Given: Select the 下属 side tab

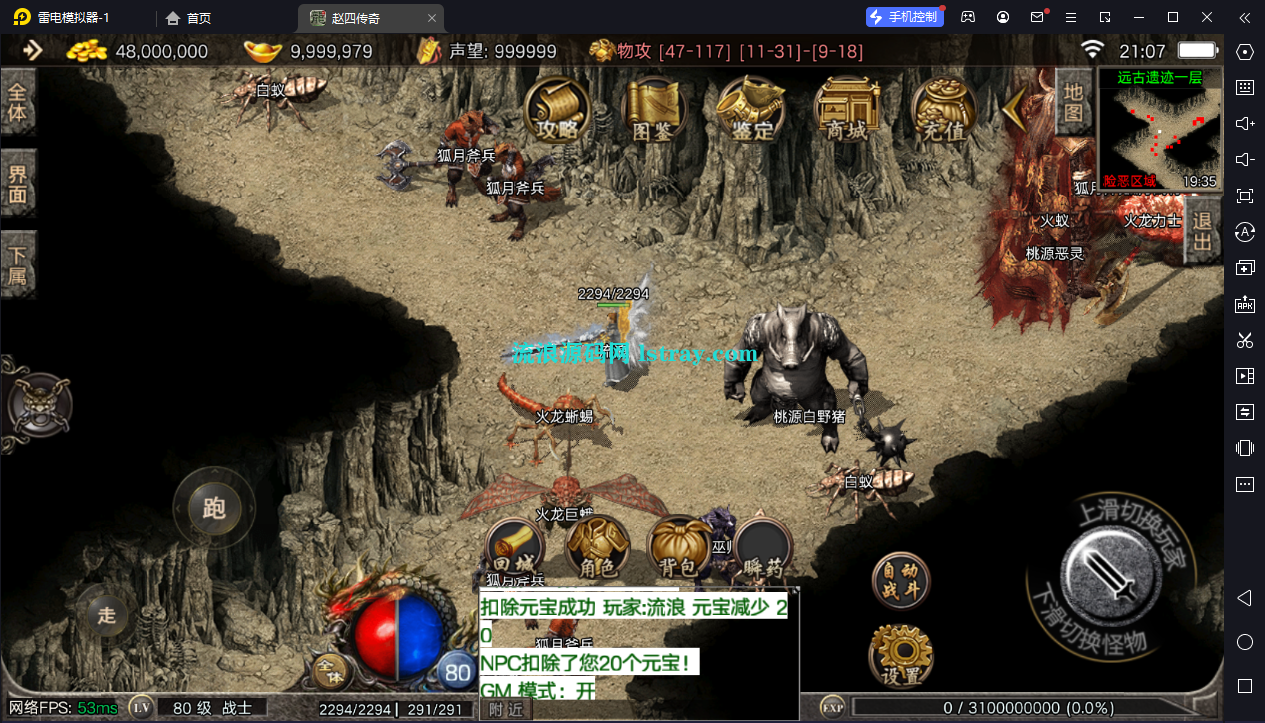Looking at the screenshot, I should point(18,264).
